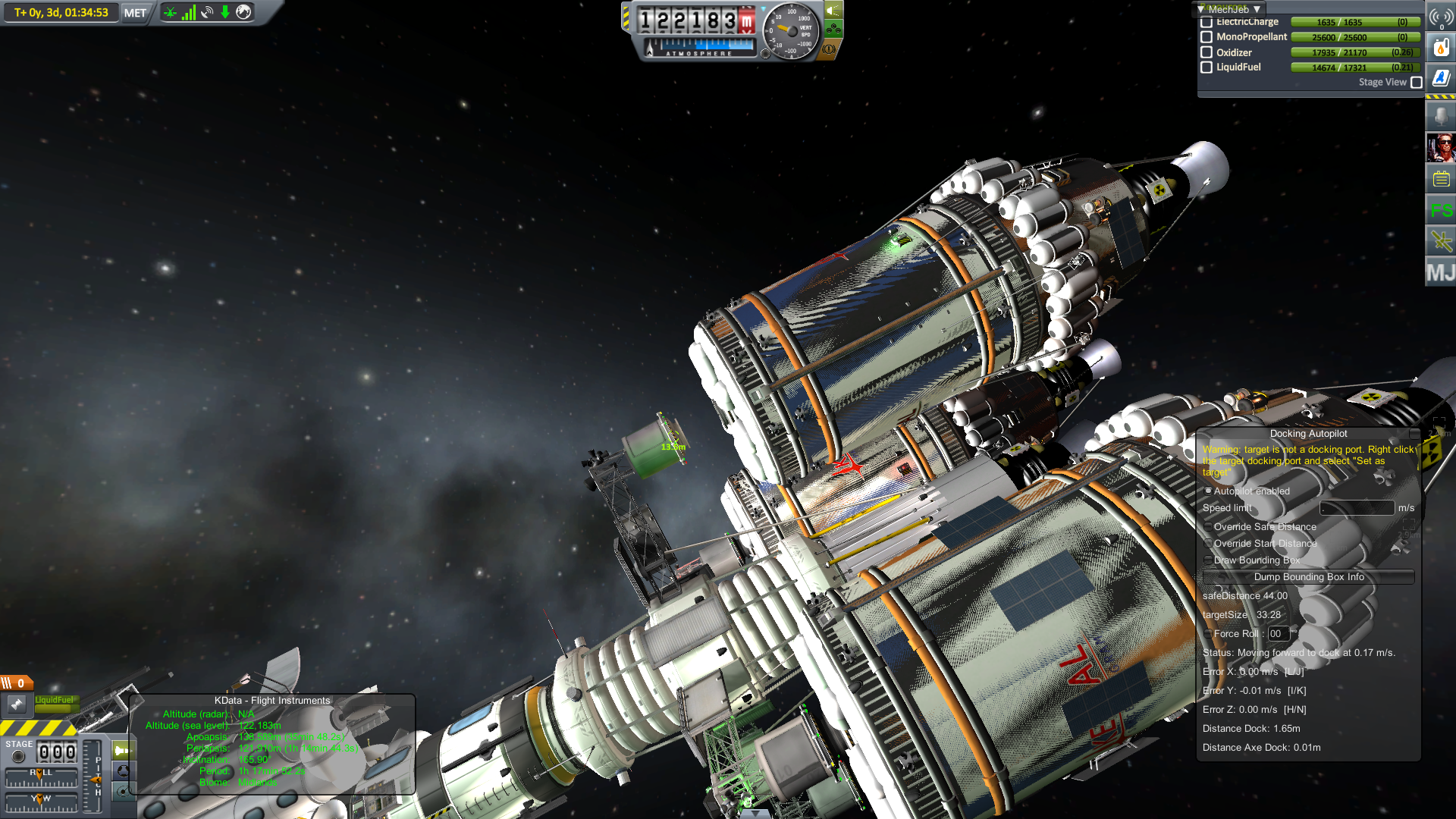Viewport: 1456px width, 819px height.
Task: Toggle the Autopilot enabled option
Action: [1209, 491]
